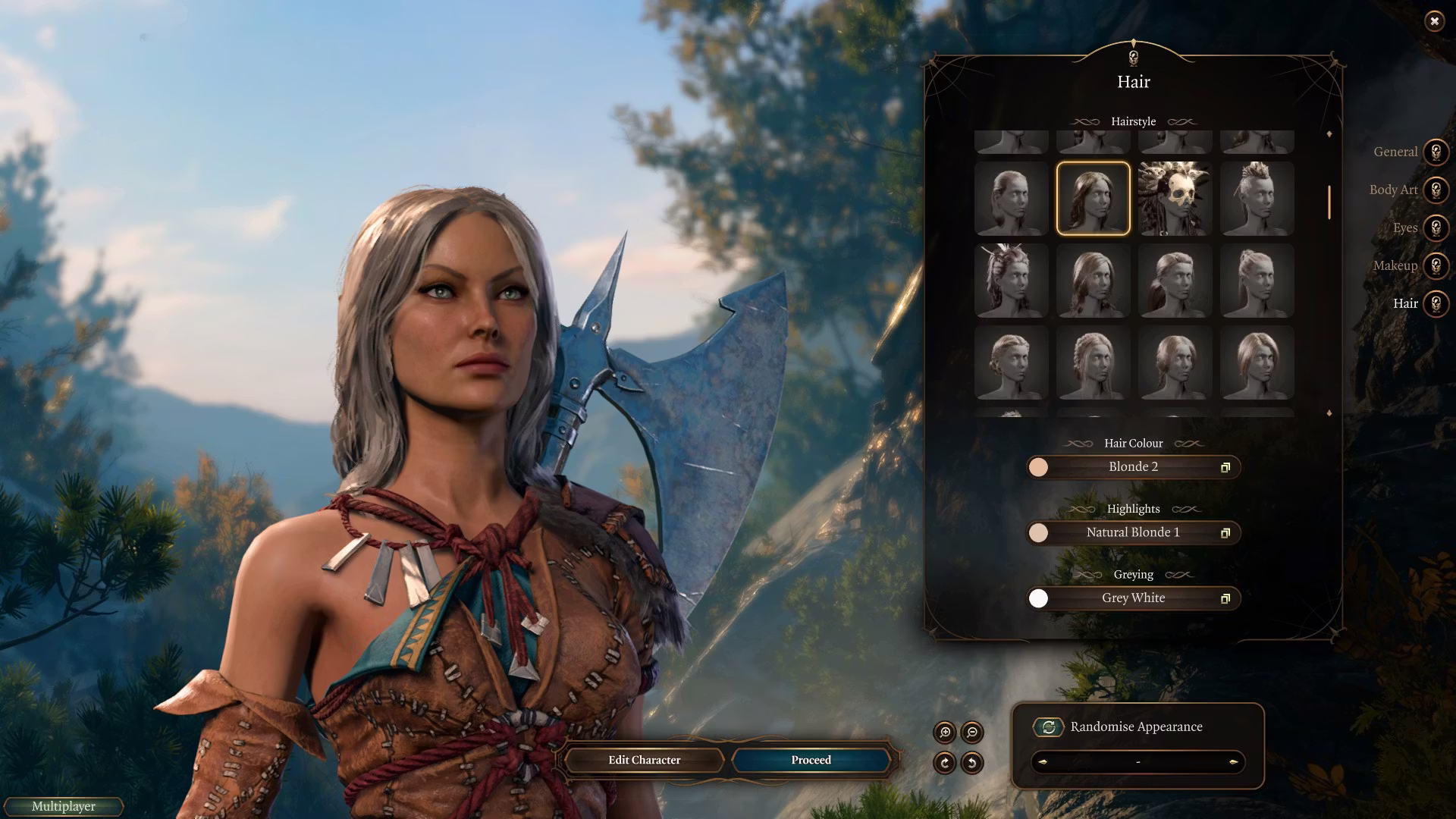Switch to the Eyes tab

[x=1436, y=228]
